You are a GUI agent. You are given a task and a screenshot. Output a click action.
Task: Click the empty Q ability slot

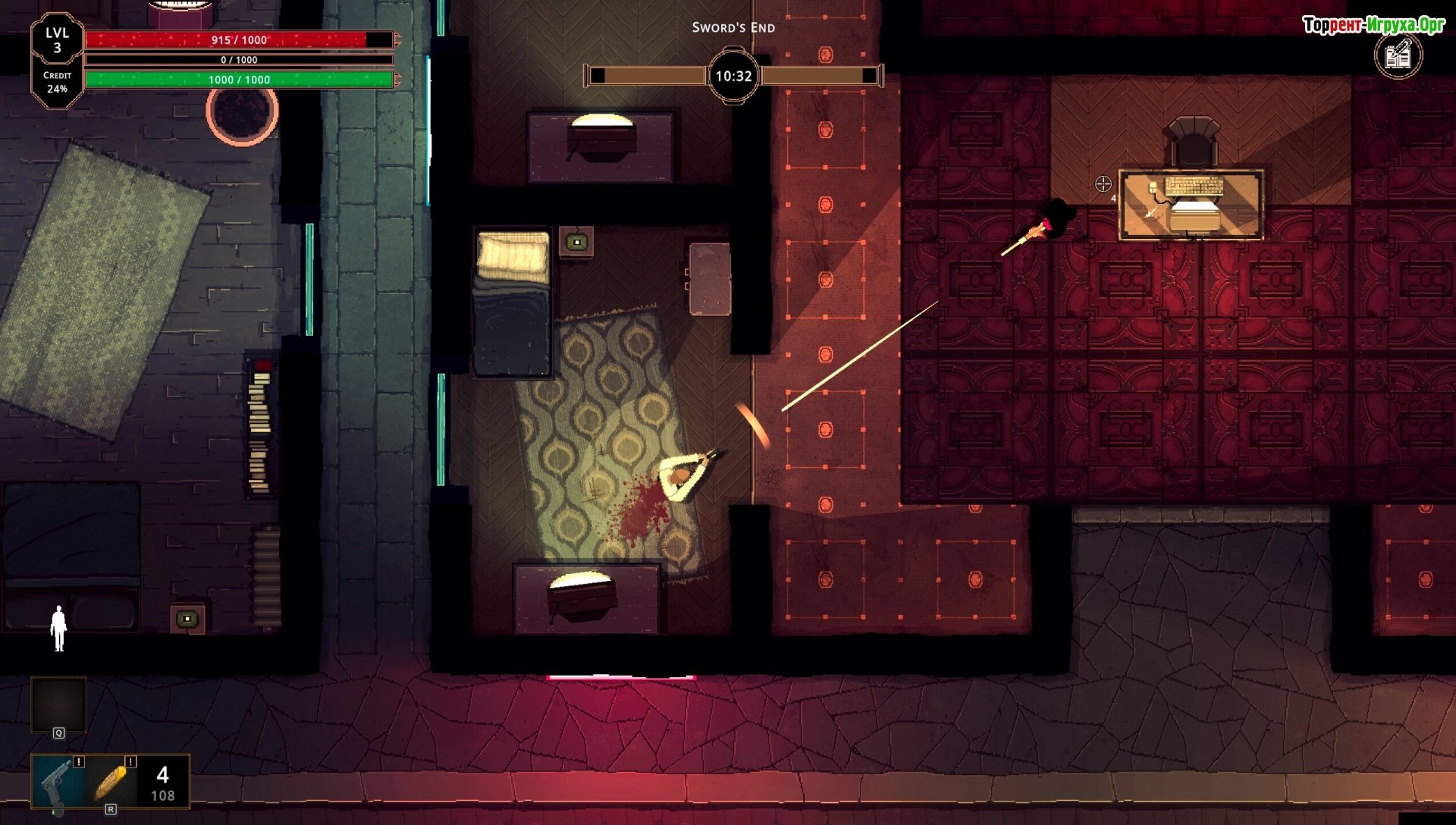tap(58, 705)
